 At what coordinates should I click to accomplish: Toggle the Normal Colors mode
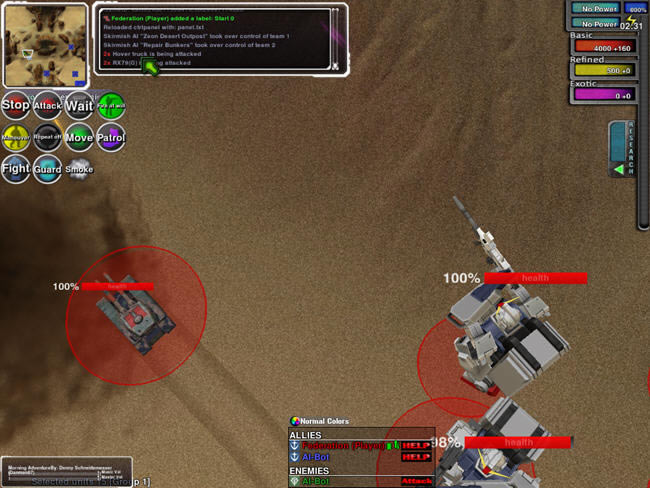tap(319, 421)
